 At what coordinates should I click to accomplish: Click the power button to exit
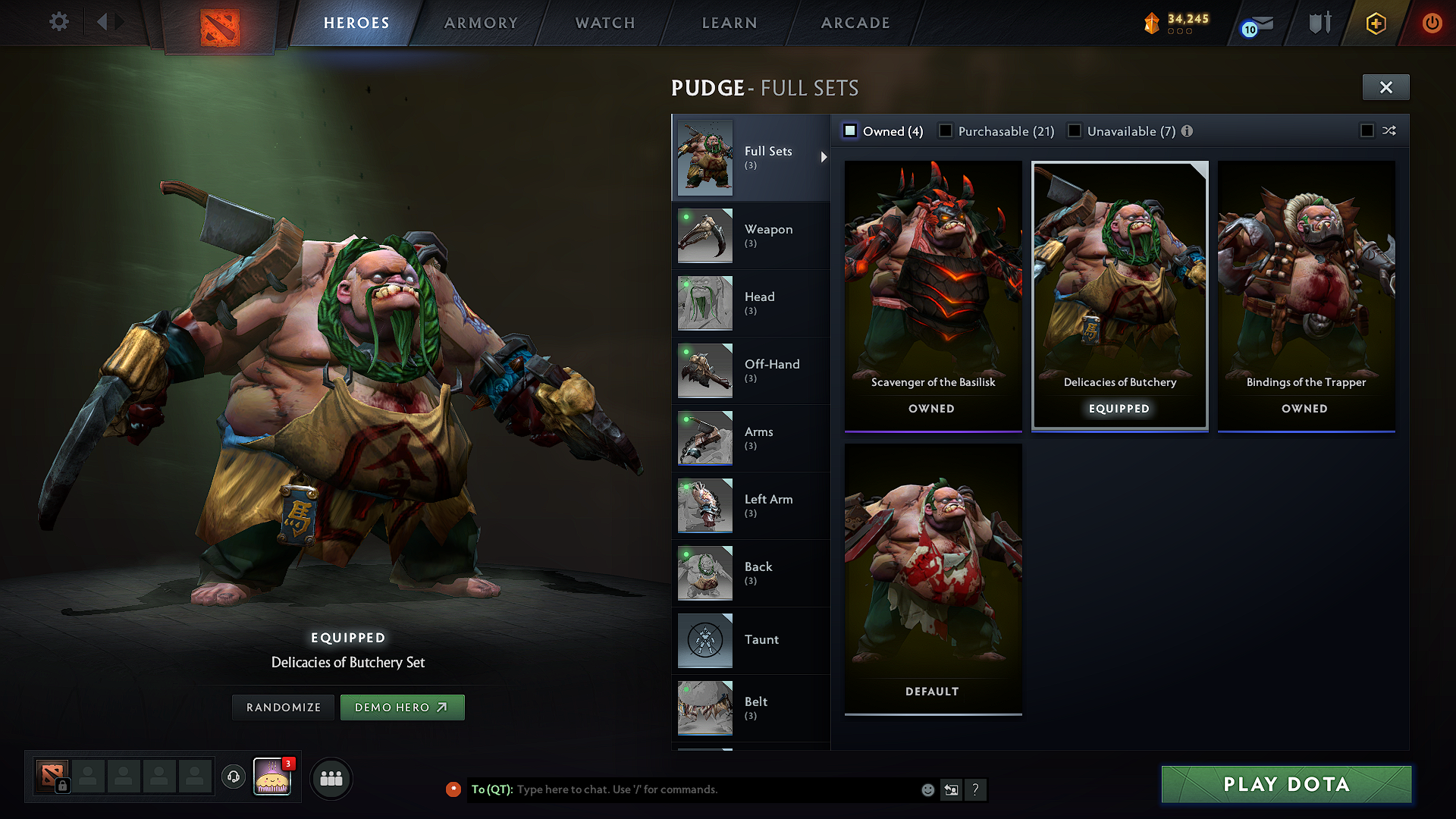click(x=1432, y=24)
